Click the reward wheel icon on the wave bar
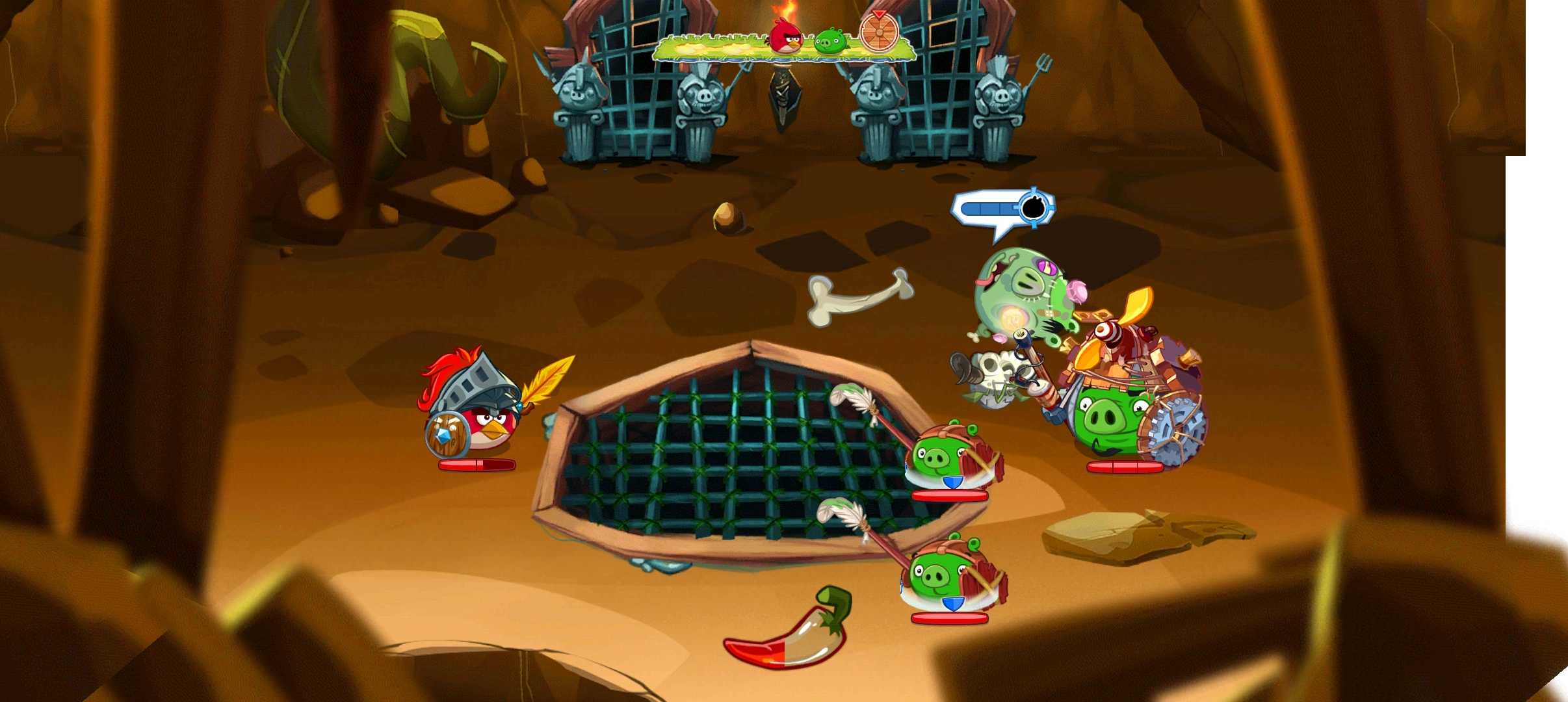 [x=878, y=32]
